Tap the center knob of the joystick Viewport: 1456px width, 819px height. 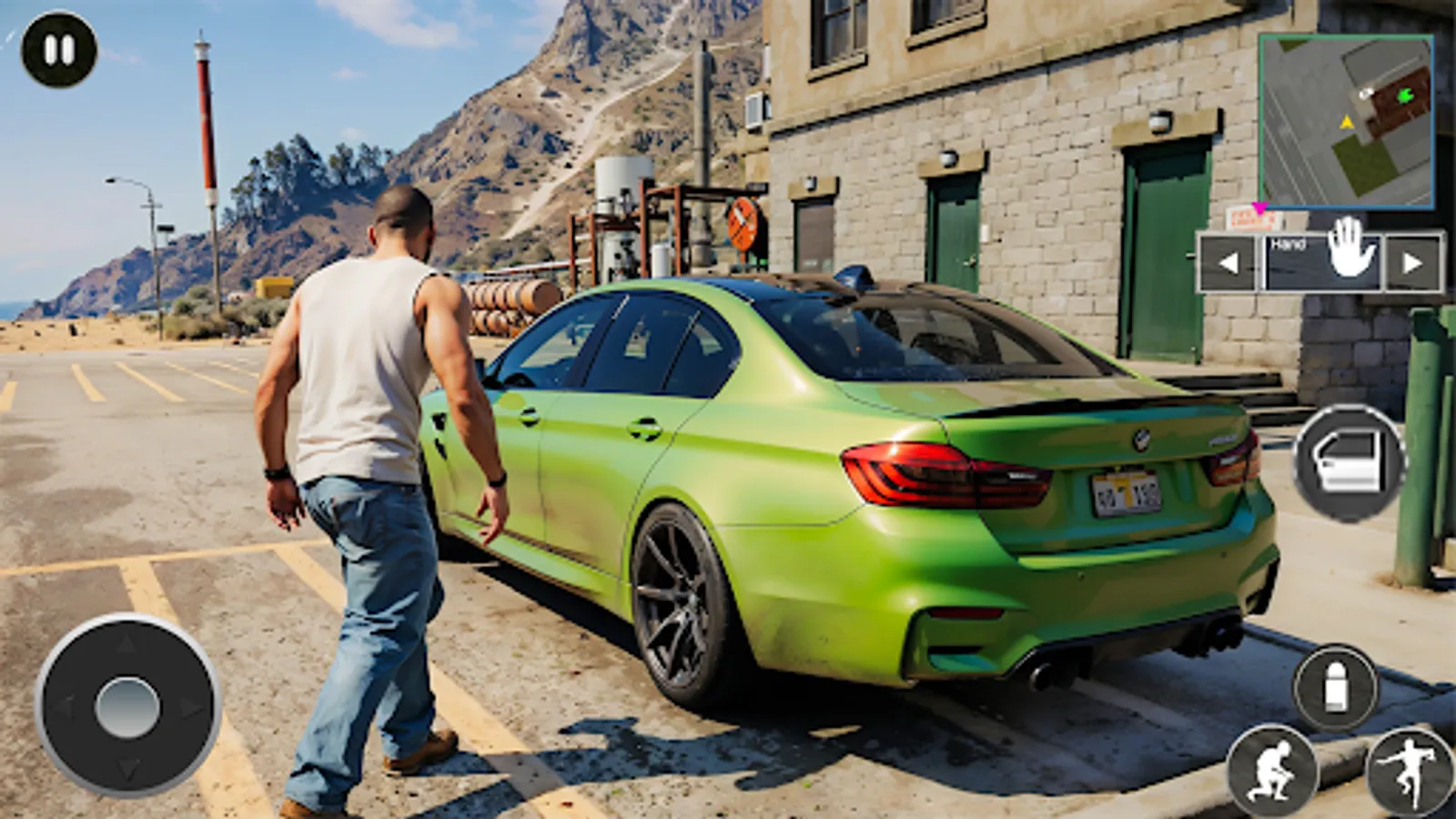[127, 708]
